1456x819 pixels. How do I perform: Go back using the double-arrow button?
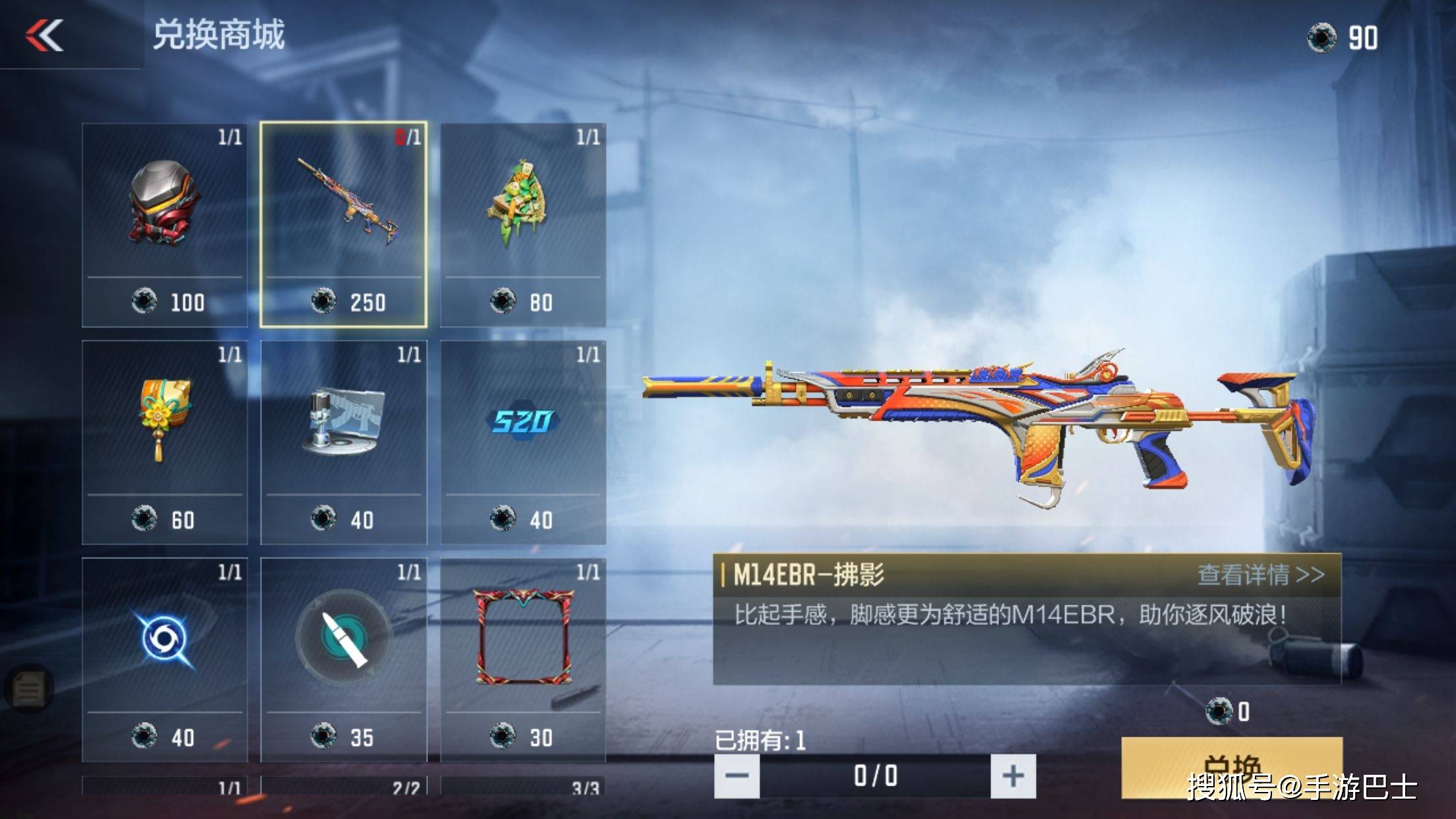[x=44, y=35]
